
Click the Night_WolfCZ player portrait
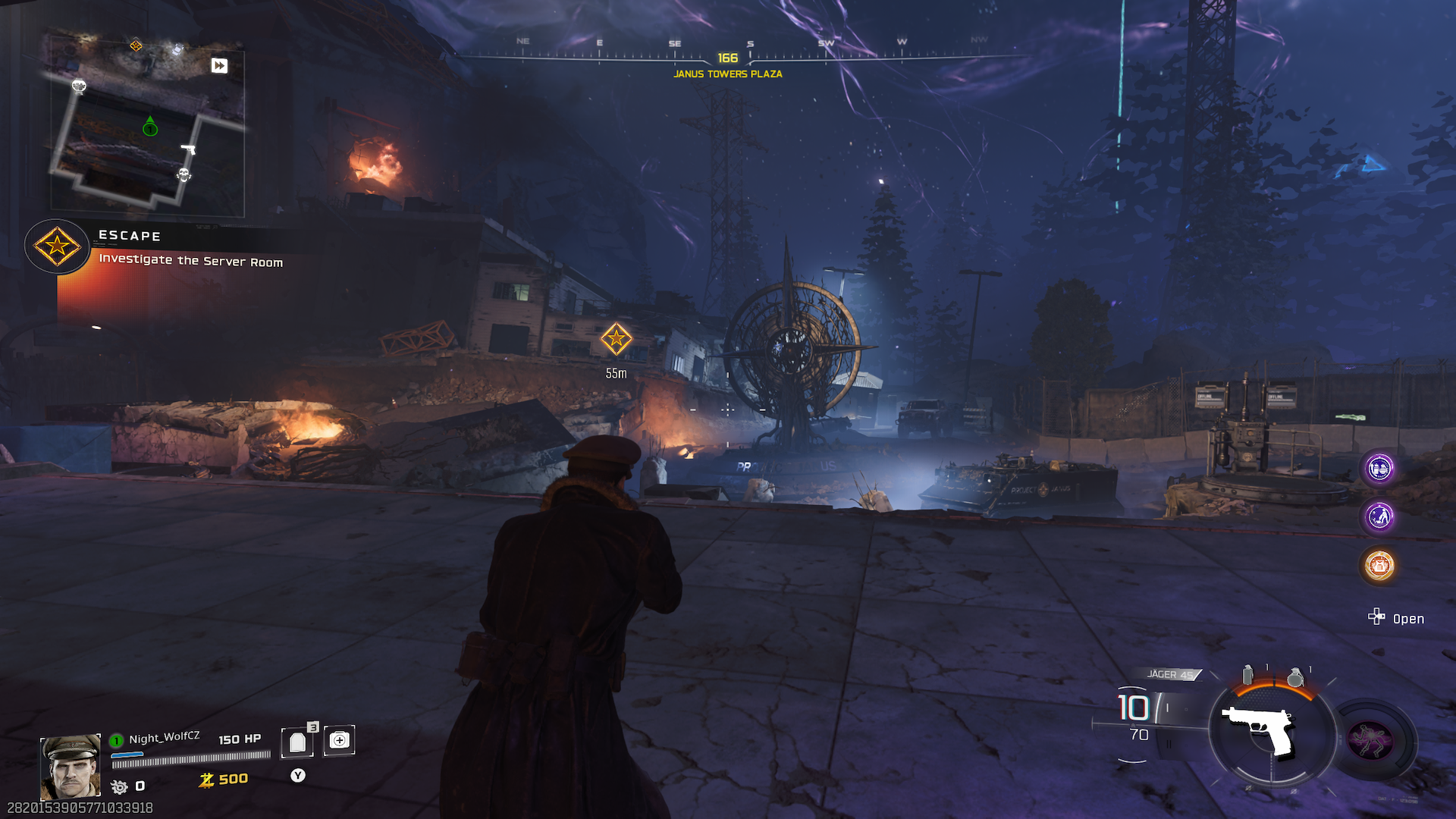tap(70, 766)
